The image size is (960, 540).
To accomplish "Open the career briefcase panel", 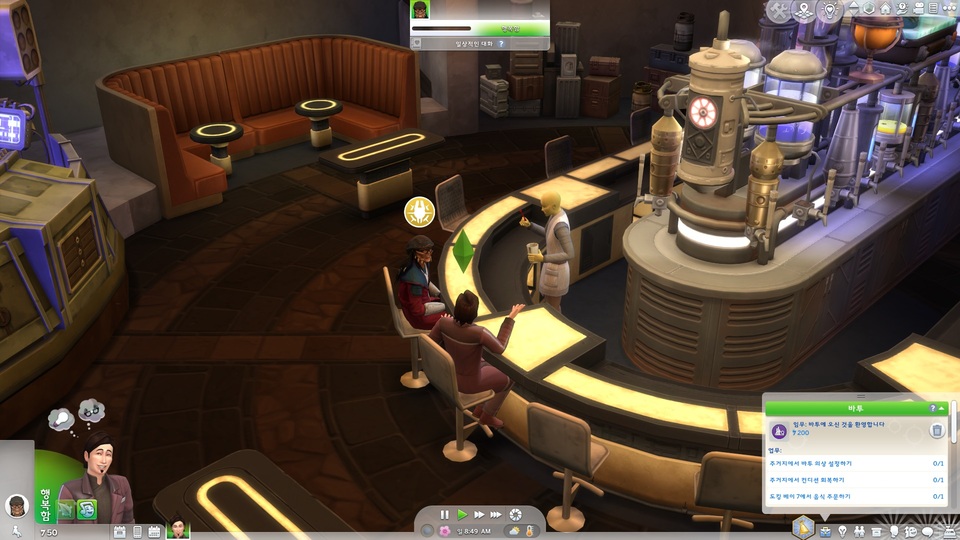I will [825, 530].
